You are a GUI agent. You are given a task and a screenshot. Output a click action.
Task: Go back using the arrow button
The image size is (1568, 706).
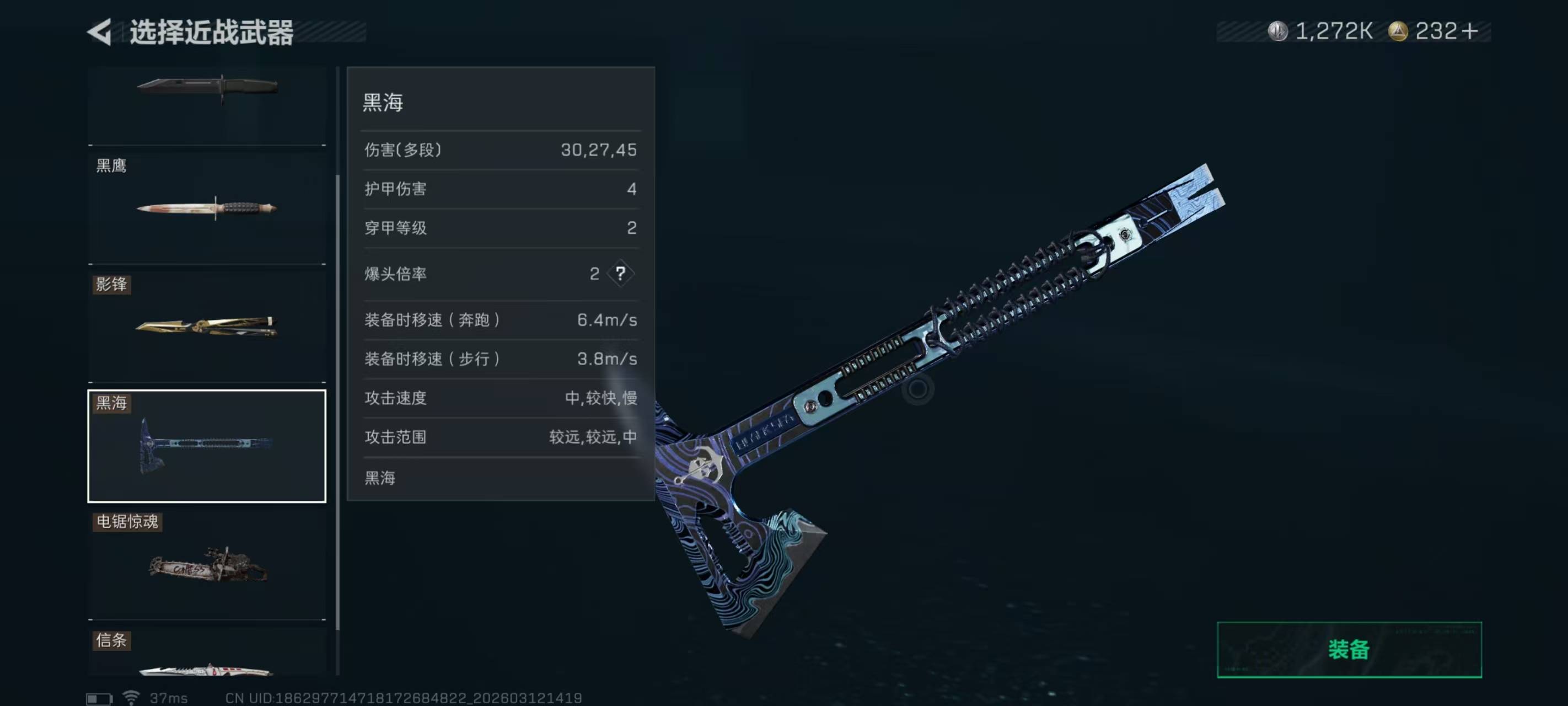tap(100, 31)
